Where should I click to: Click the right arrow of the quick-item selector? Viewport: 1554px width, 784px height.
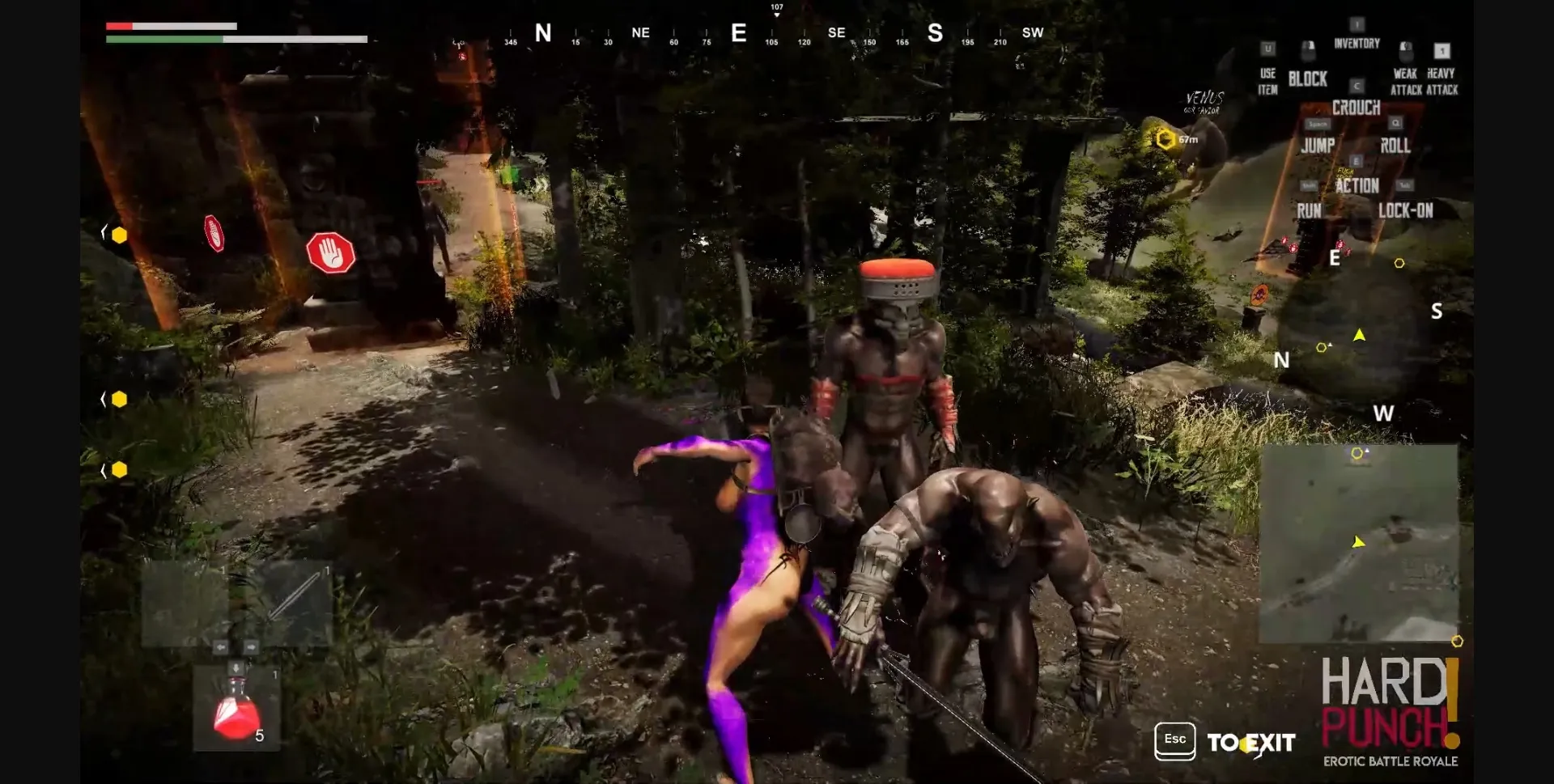251,646
